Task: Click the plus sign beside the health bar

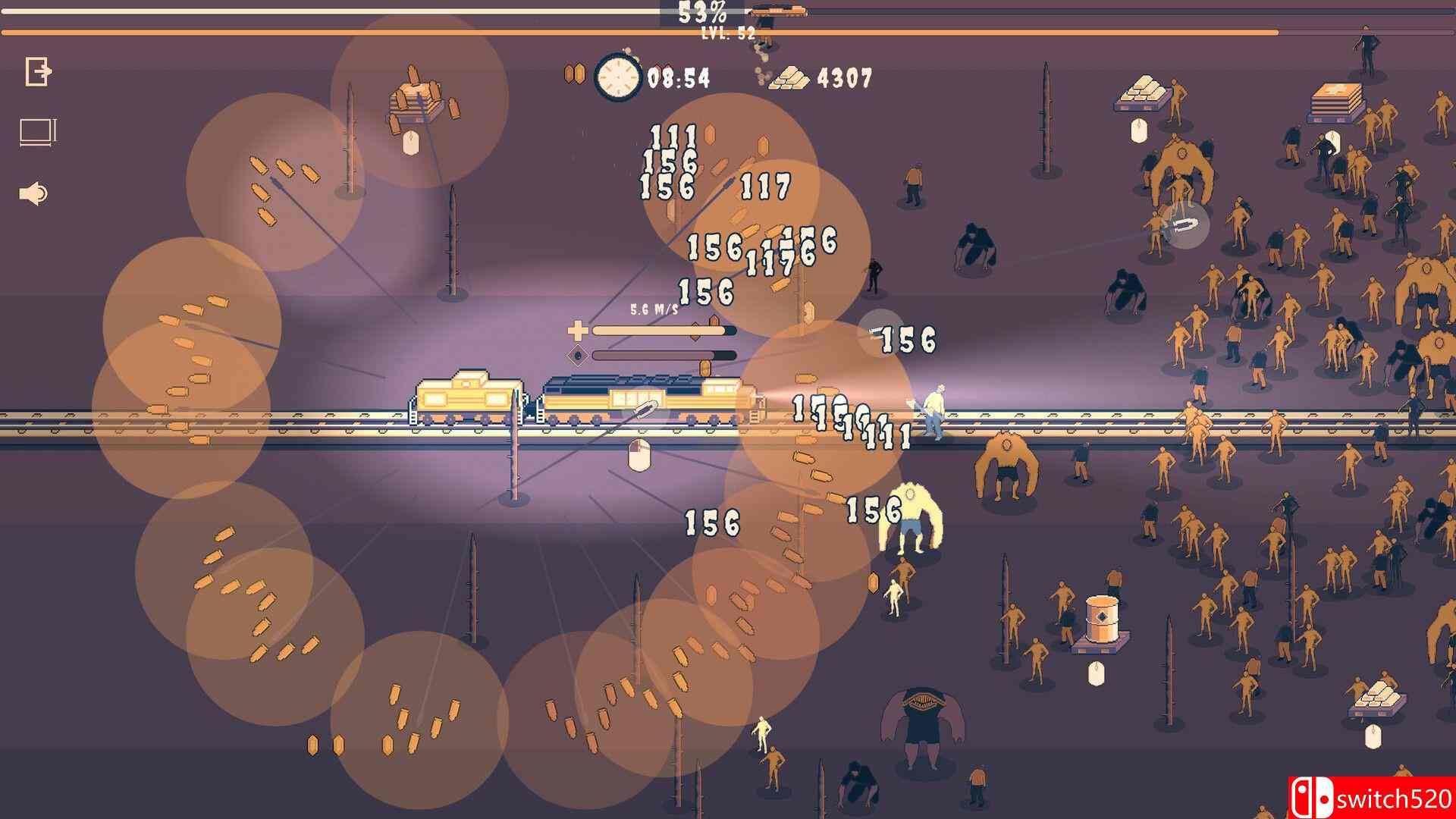Action: tap(579, 331)
